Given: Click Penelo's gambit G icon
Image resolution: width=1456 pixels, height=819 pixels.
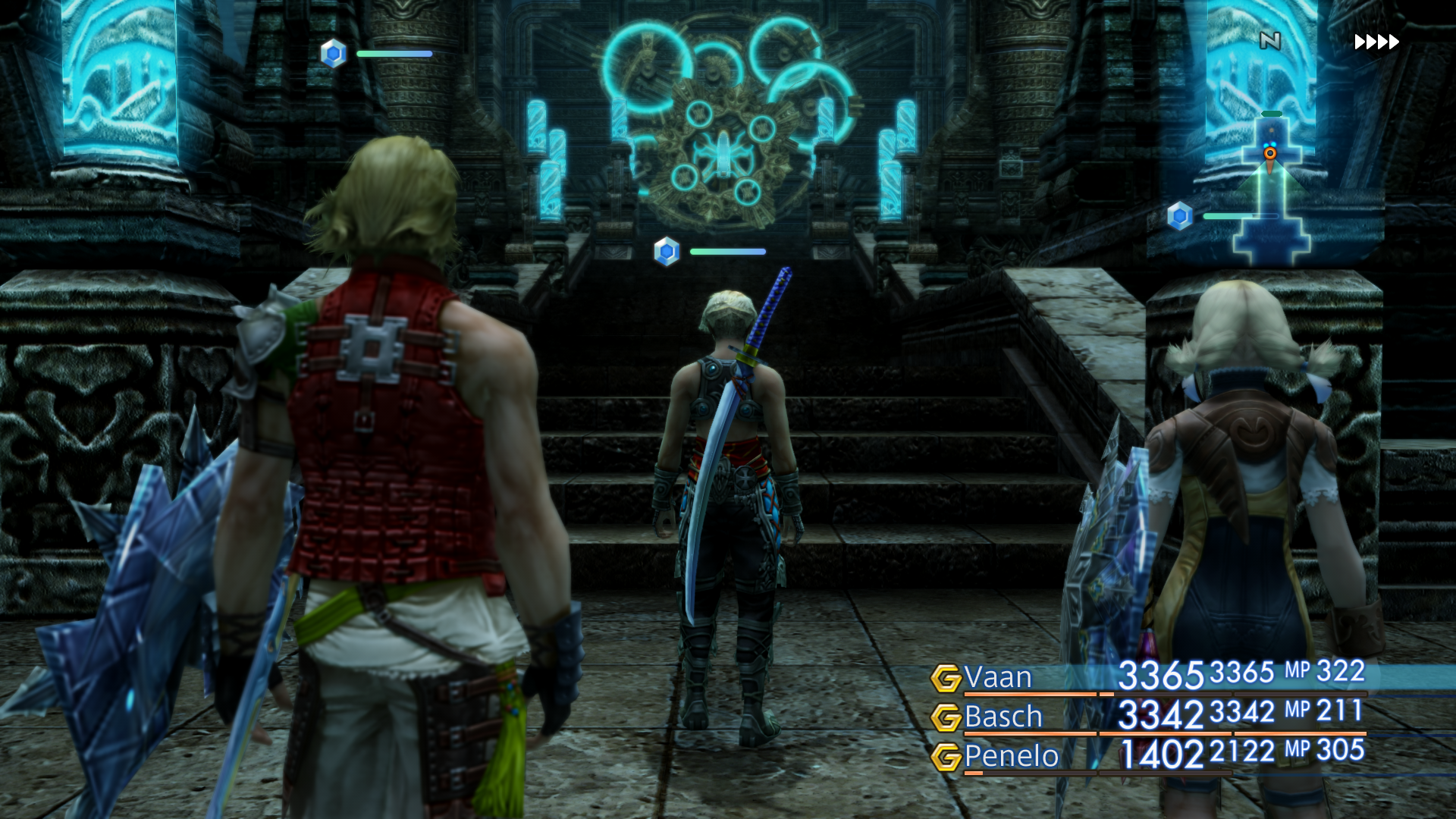Looking at the screenshot, I should 946,757.
